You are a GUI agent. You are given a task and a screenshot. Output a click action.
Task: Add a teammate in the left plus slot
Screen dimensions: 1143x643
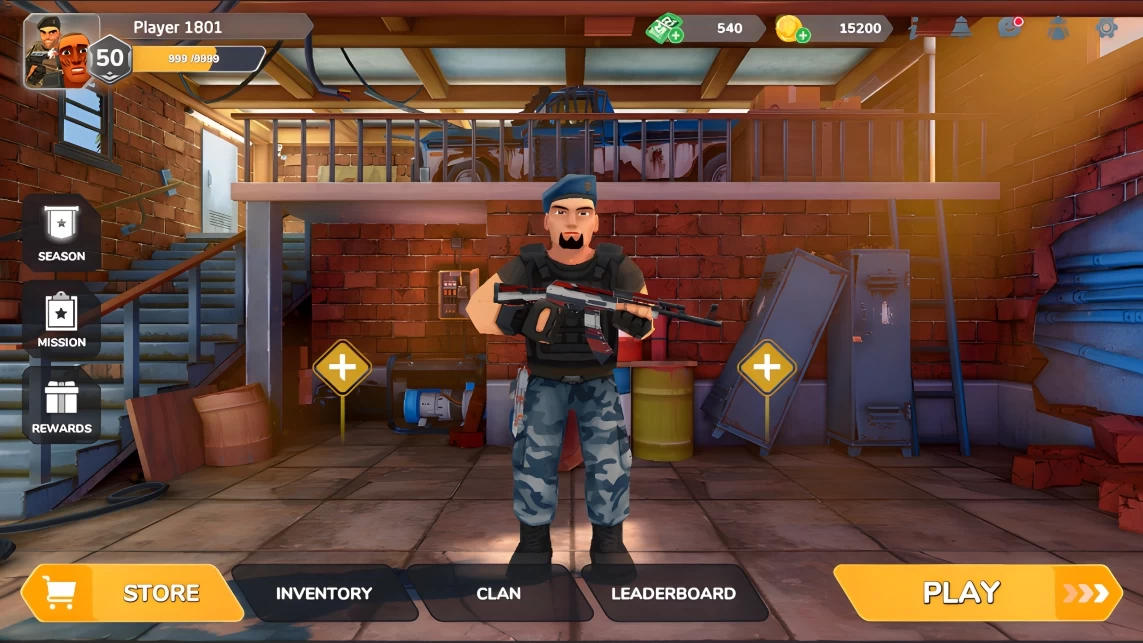click(342, 368)
